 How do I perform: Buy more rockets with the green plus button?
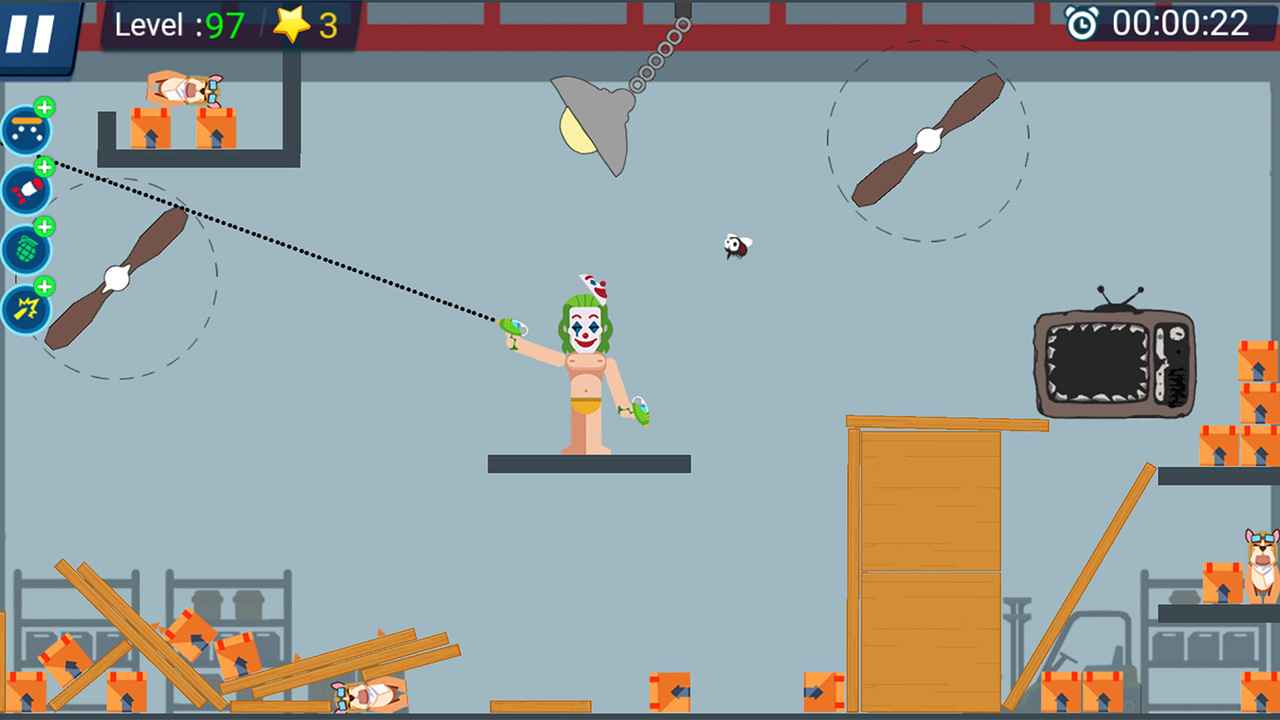(x=44, y=167)
